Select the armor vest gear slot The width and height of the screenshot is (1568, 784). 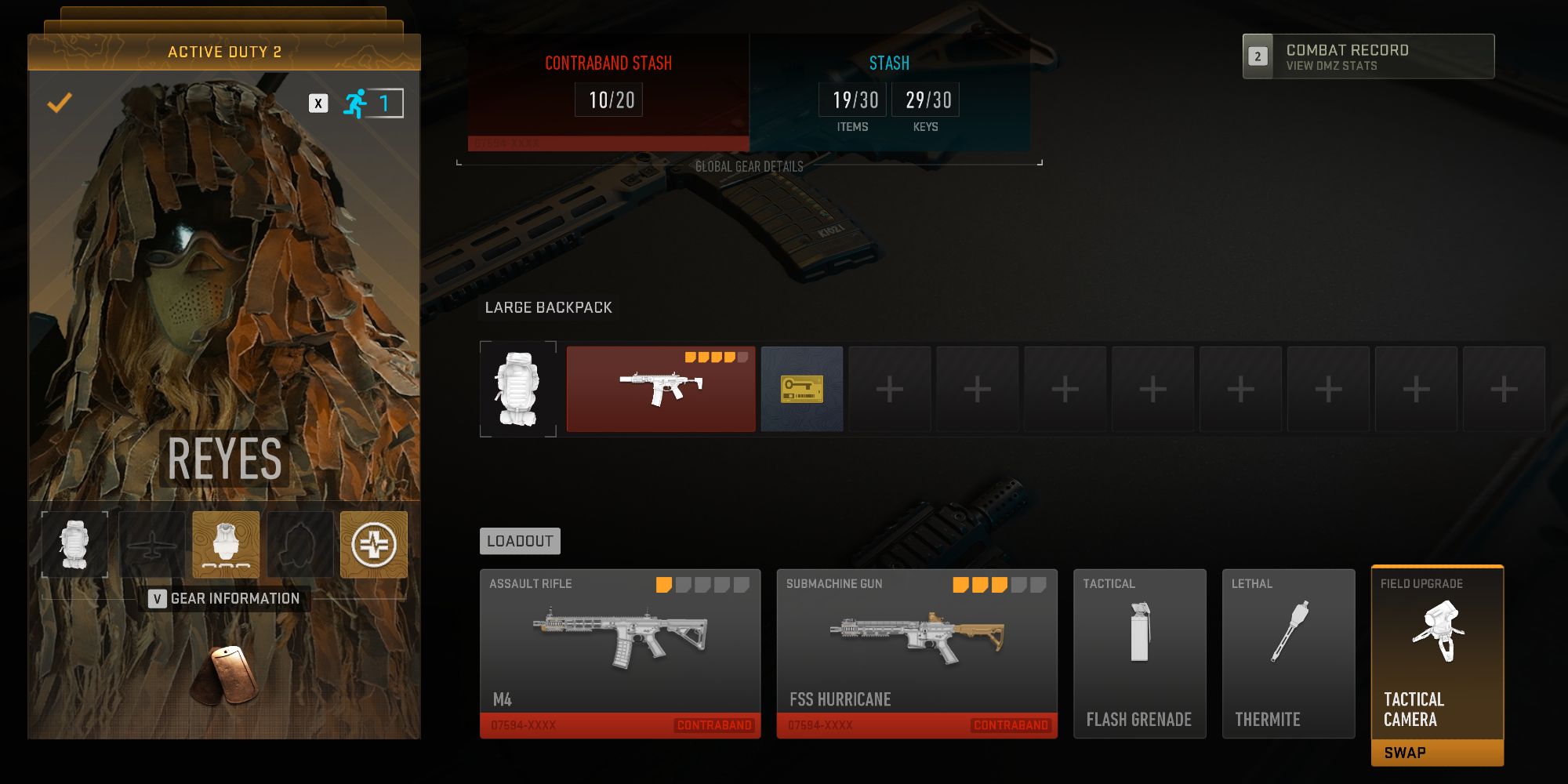coord(226,545)
